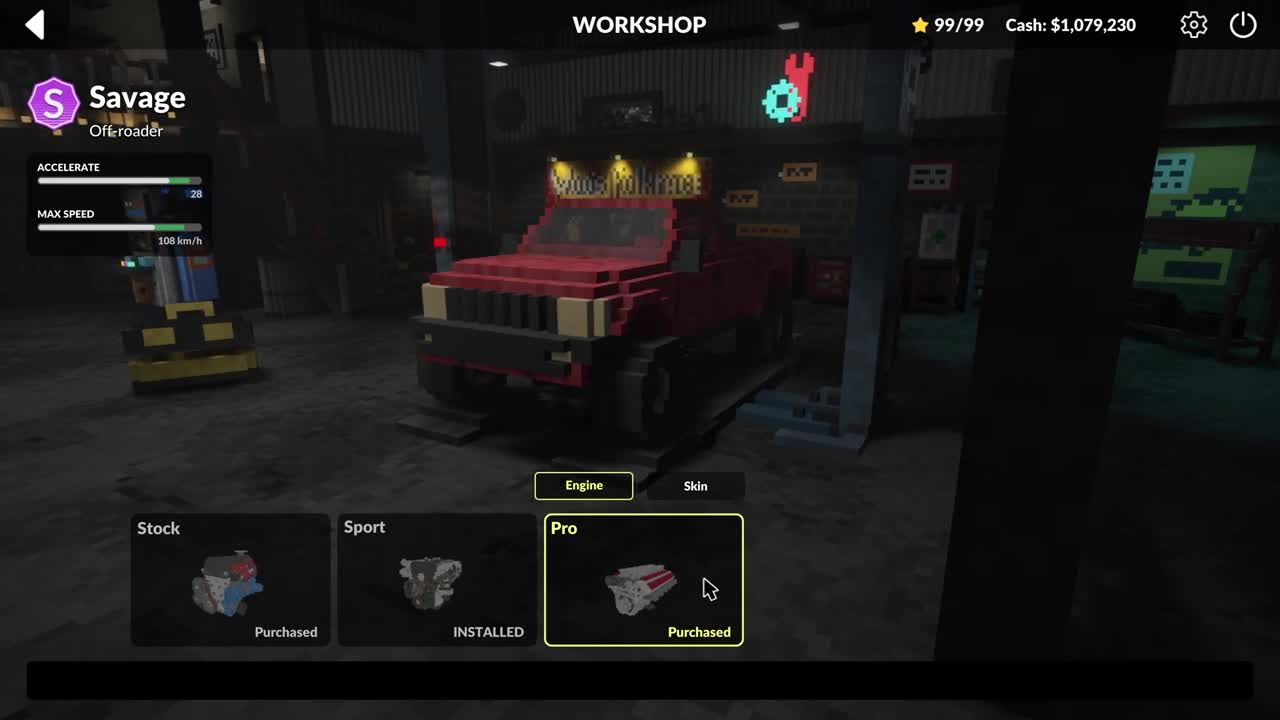
Task: Switch to the Skin tab
Action: (695, 486)
